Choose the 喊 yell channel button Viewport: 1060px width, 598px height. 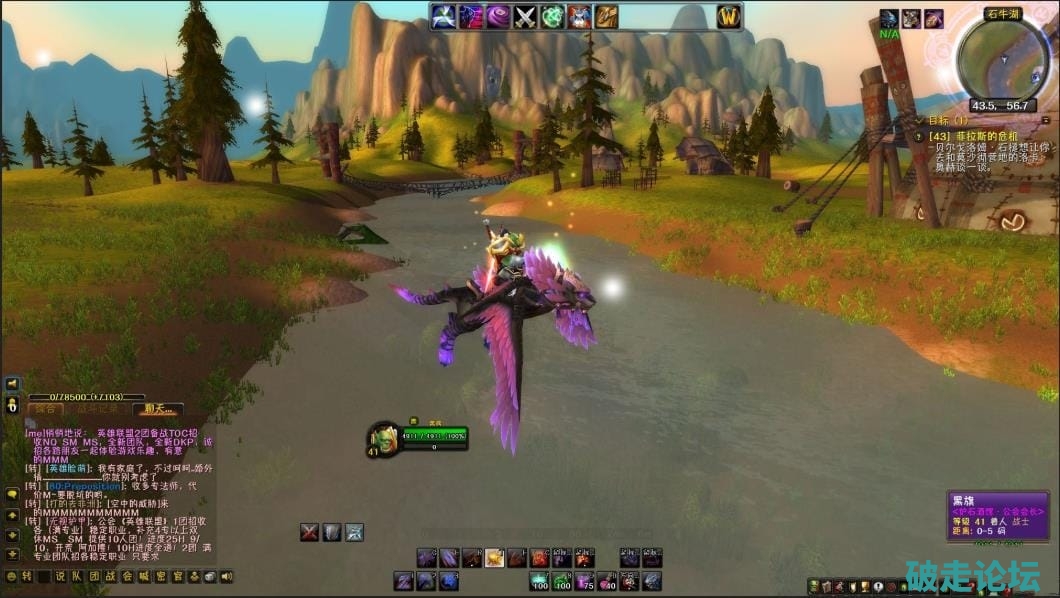coord(144,576)
